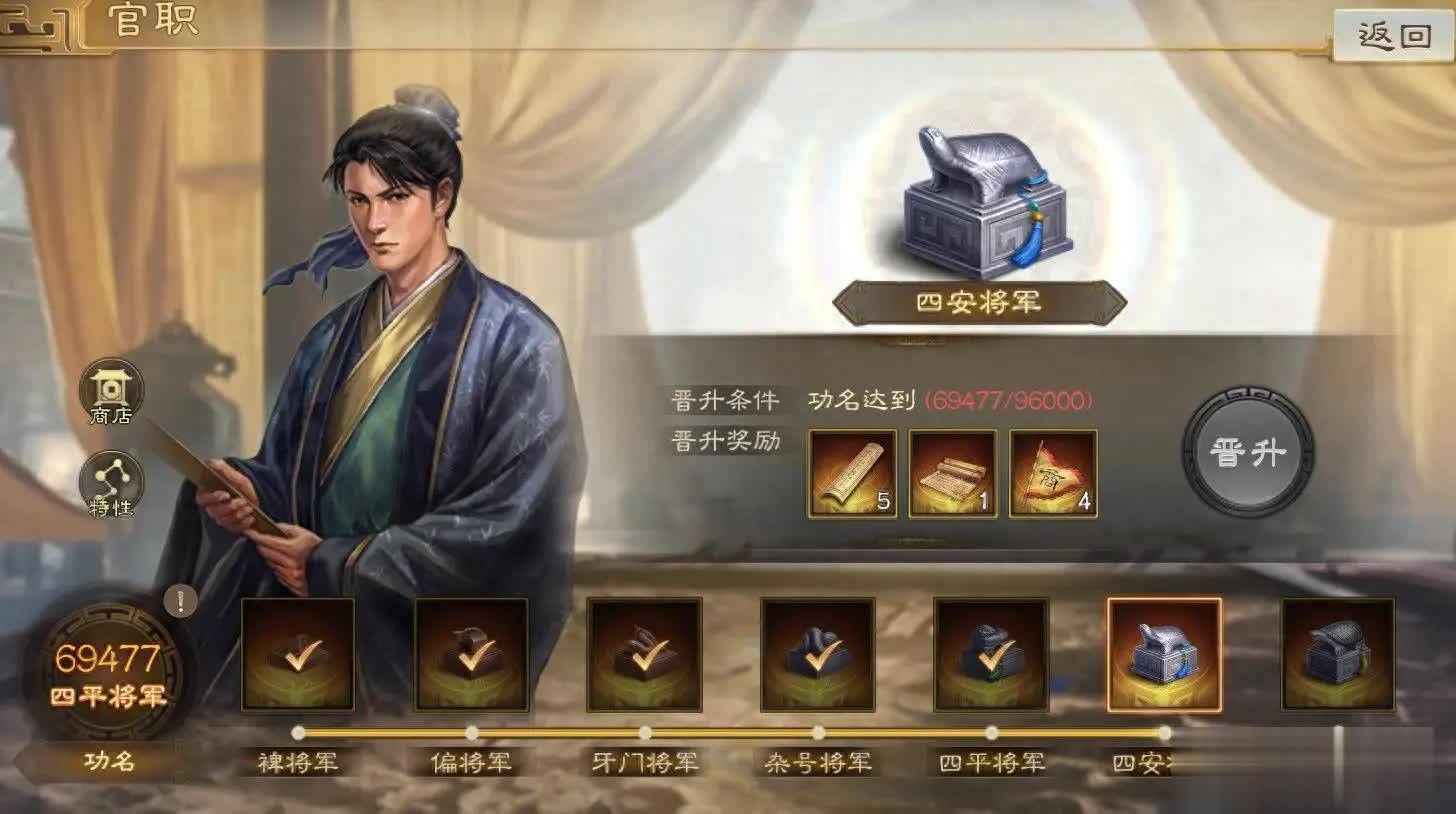Select the highlighted 四安将军 seal
Screen dimensions: 1456x814
(x=1164, y=655)
